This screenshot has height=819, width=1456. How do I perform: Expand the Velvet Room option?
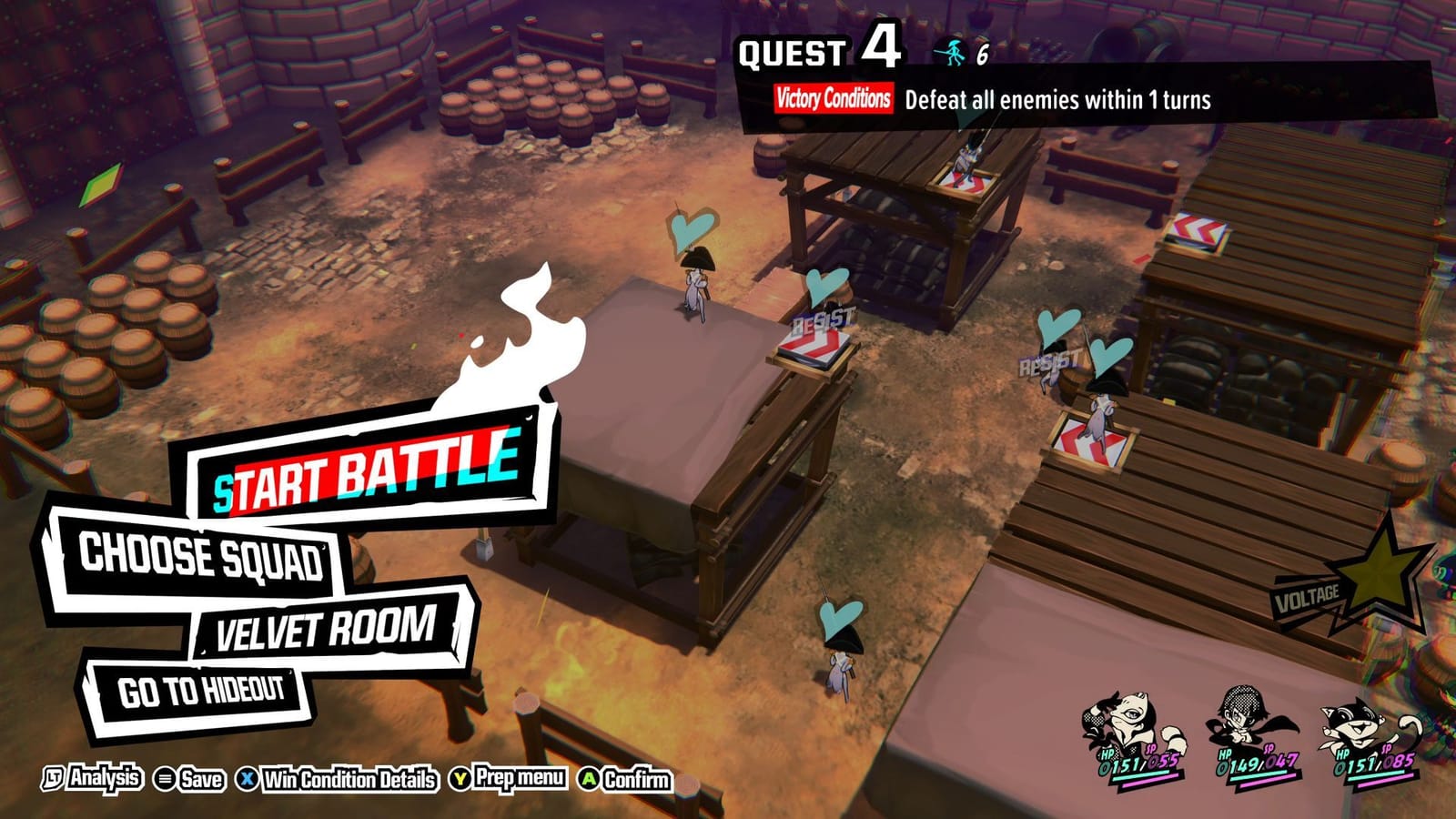323,627
